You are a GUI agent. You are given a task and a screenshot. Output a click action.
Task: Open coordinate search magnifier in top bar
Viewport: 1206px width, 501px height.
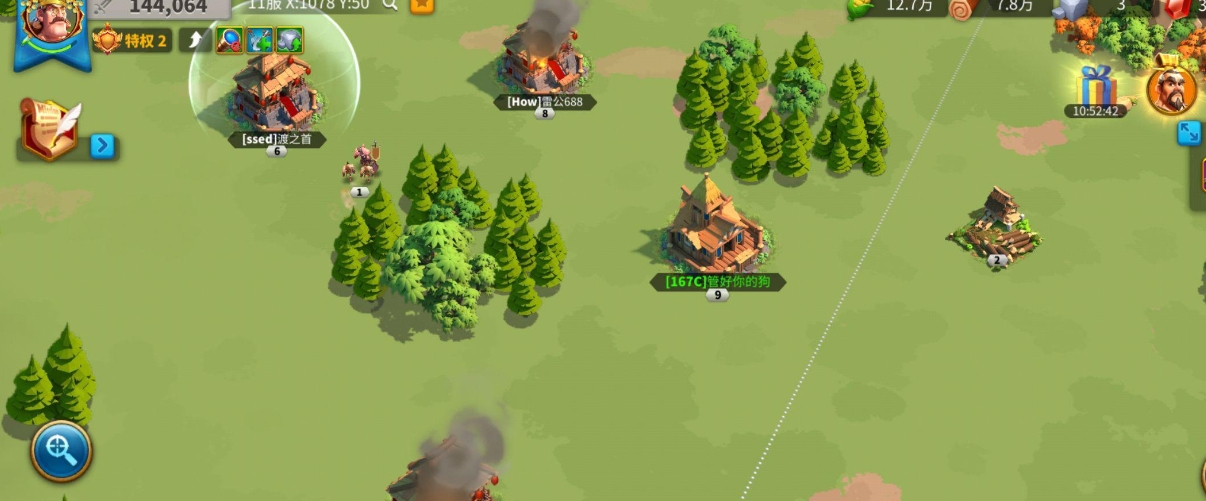coord(389,5)
